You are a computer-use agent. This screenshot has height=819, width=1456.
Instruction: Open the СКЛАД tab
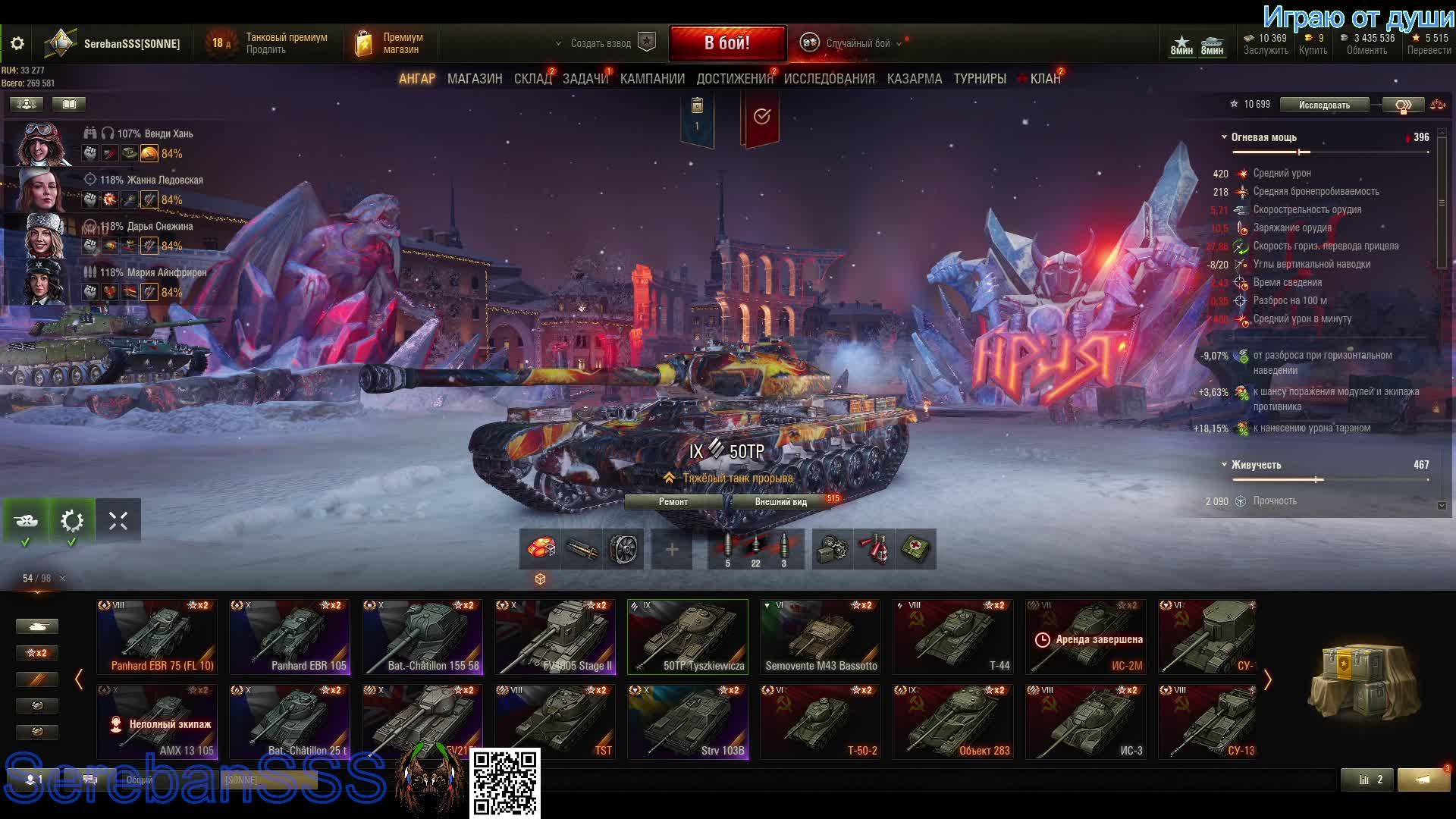(x=532, y=79)
